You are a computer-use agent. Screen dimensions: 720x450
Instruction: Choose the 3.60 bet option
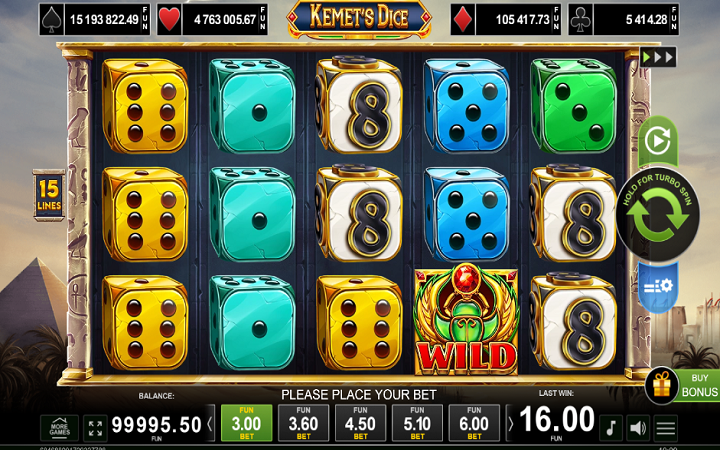pyautogui.click(x=301, y=424)
